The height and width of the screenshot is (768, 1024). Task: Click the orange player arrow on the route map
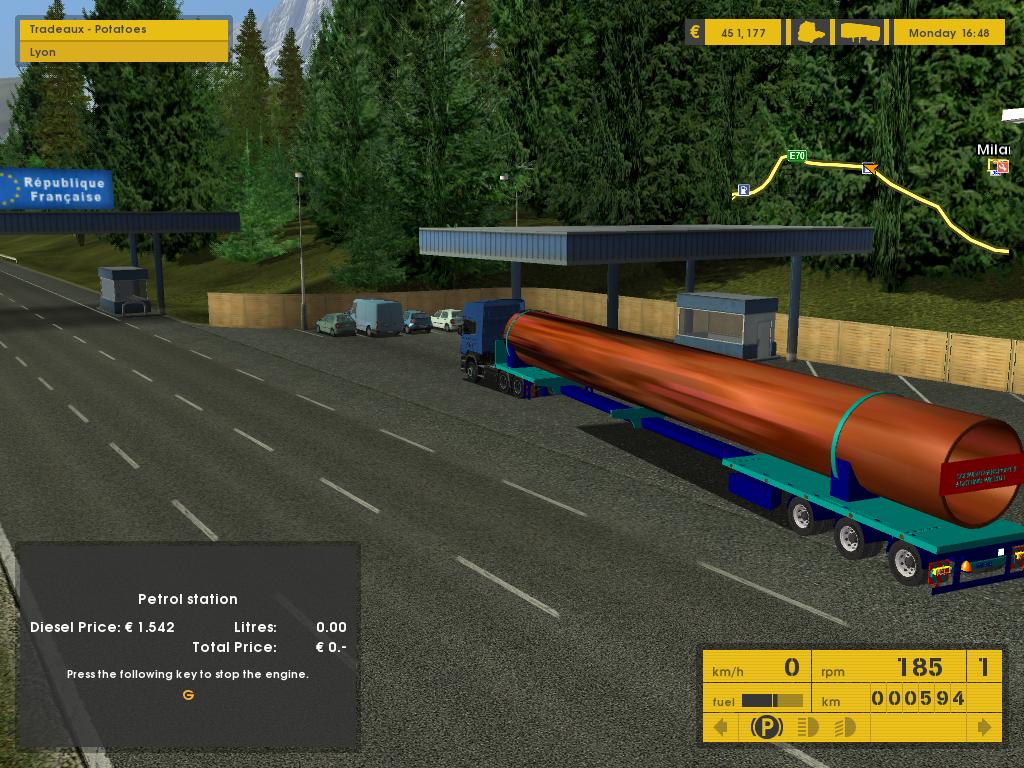tap(869, 169)
